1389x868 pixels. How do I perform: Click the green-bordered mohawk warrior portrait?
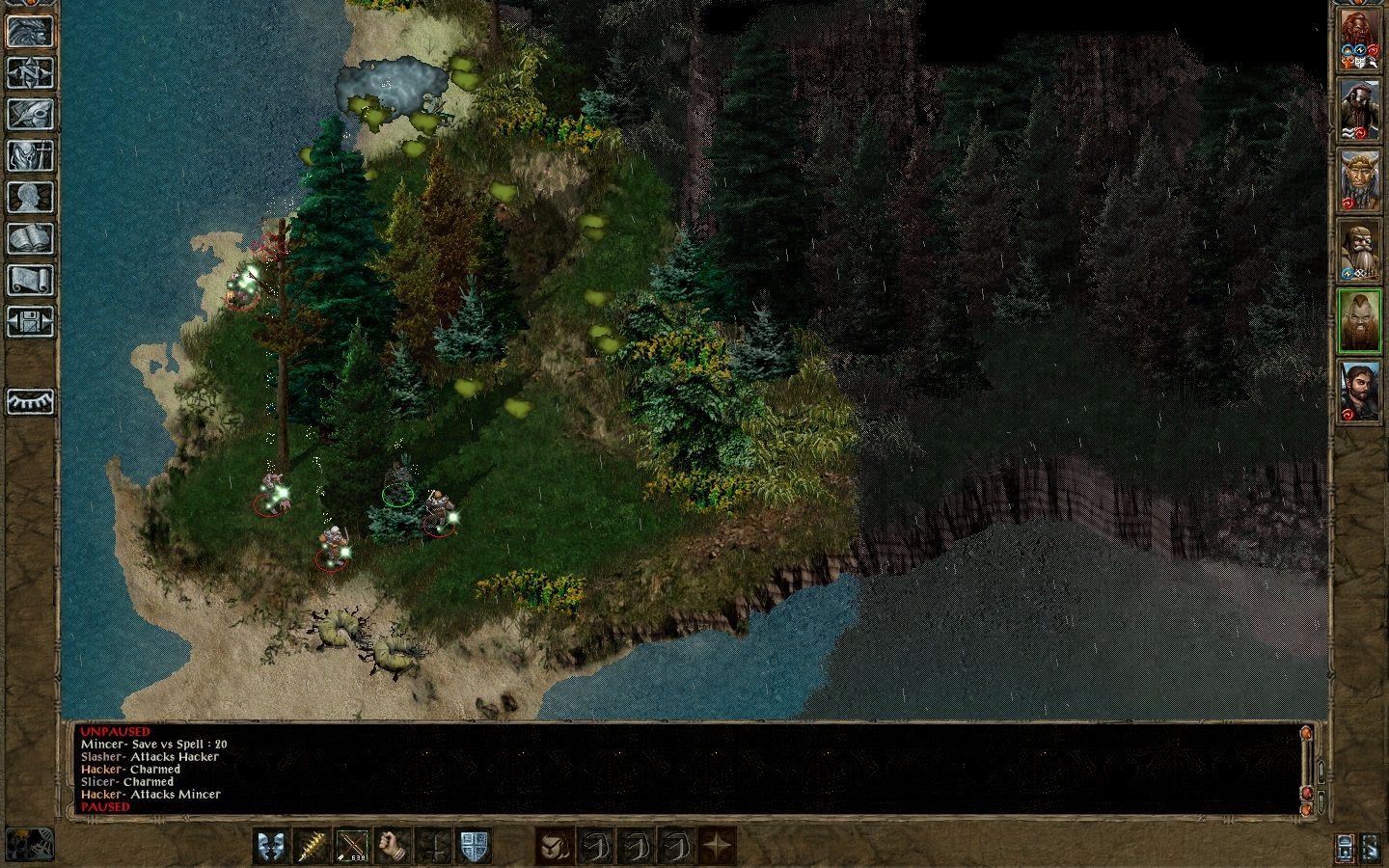[x=1360, y=320]
